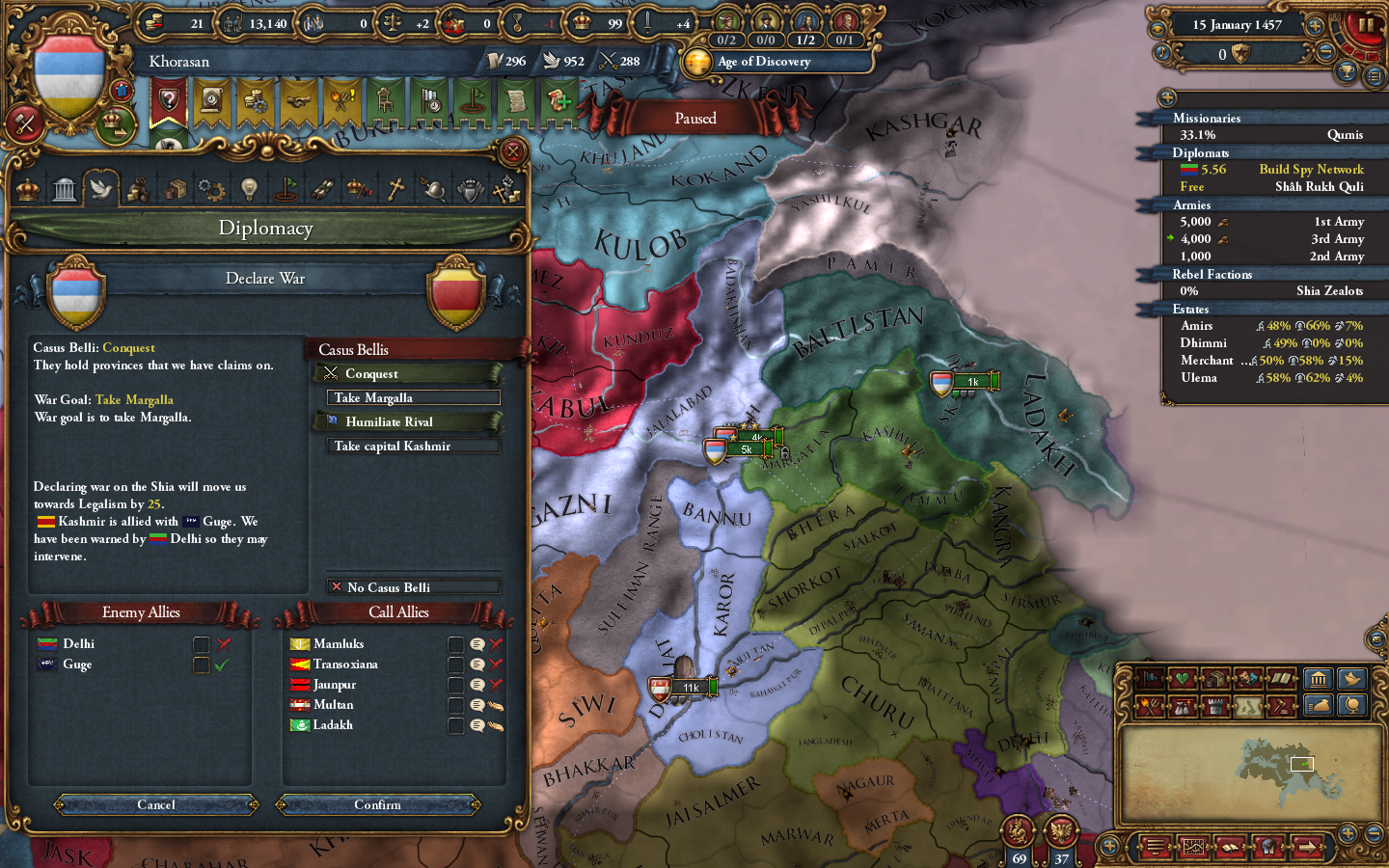Click the plus to expand outliner settings
This screenshot has height=868, width=1389.
coord(1167,97)
